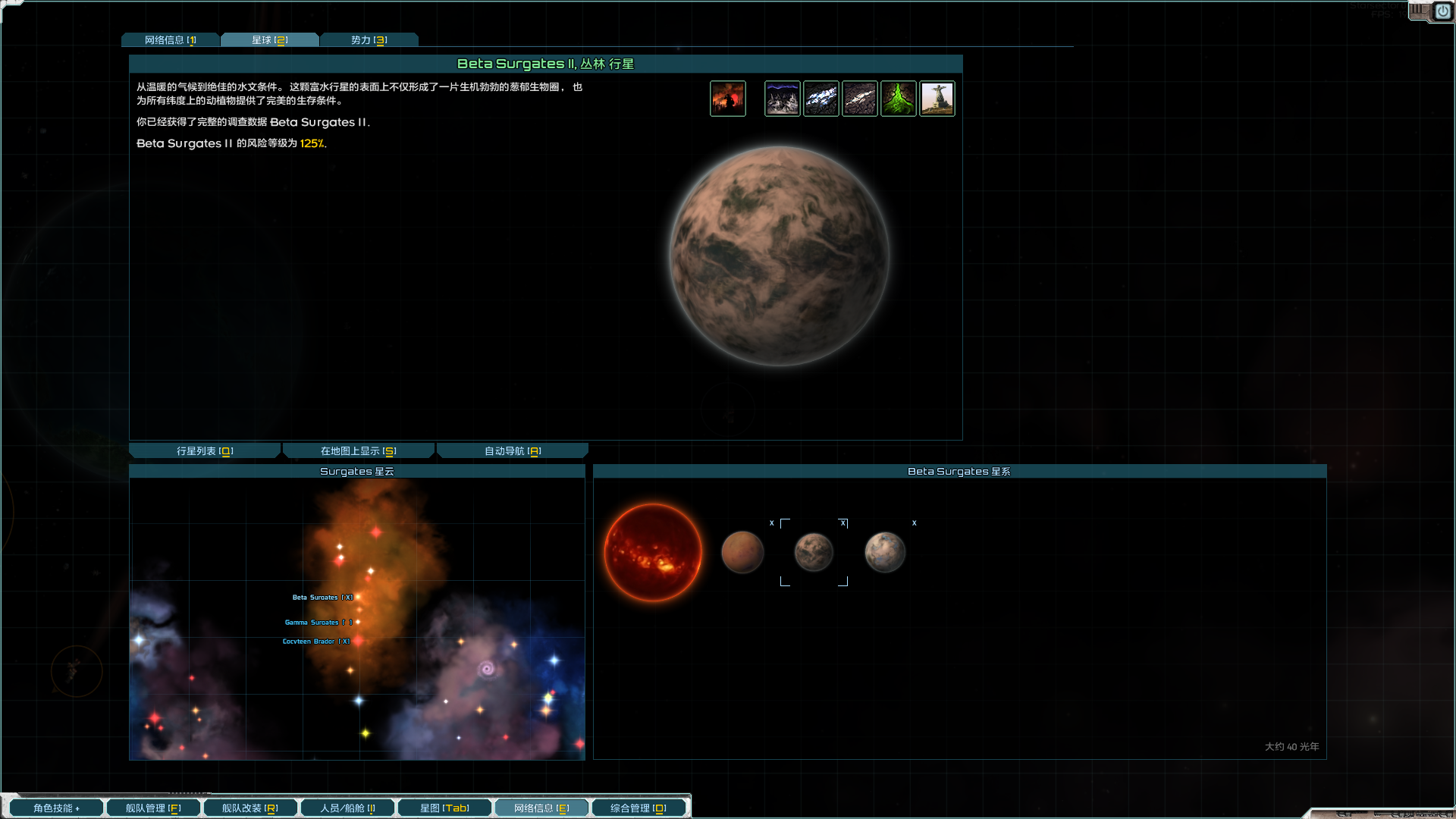Click the innermost brown planet in system view
The image size is (1456, 819).
(x=742, y=552)
